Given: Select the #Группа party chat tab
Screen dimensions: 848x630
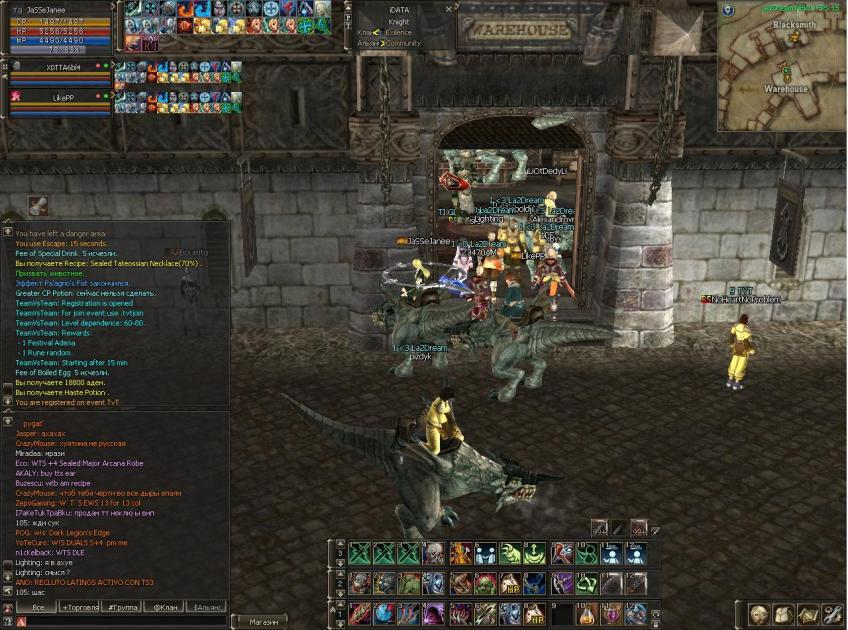Looking at the screenshot, I should pos(122,607).
